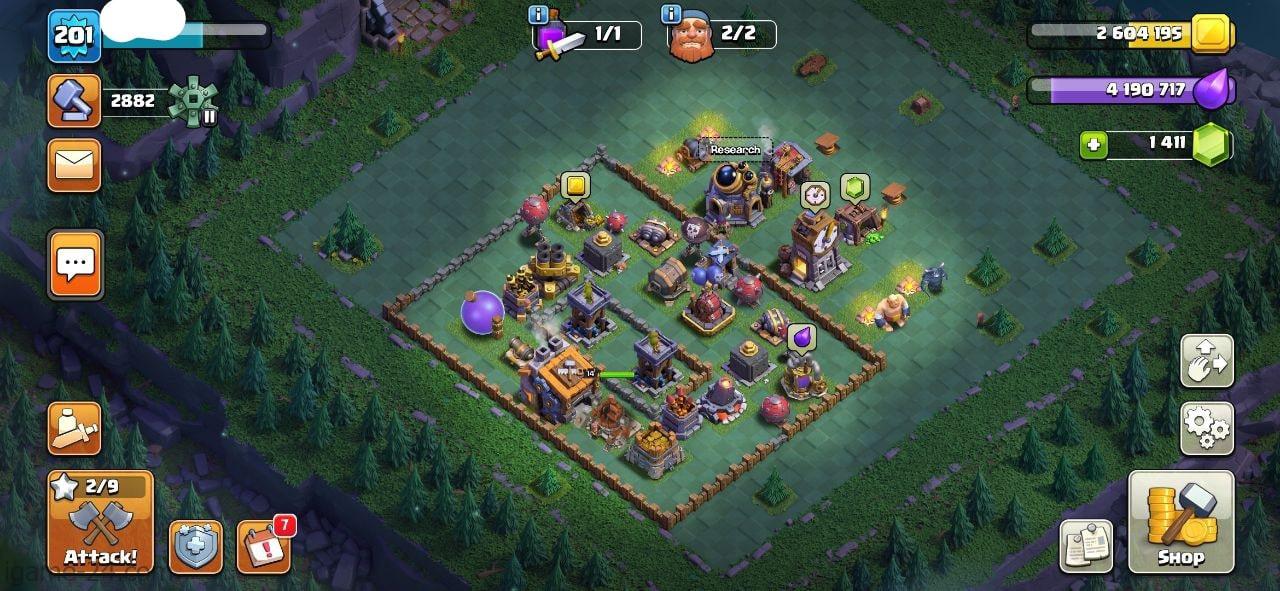Open the mail inbox envelope
Viewport: 1280px width, 591px height.
pyautogui.click(x=74, y=164)
